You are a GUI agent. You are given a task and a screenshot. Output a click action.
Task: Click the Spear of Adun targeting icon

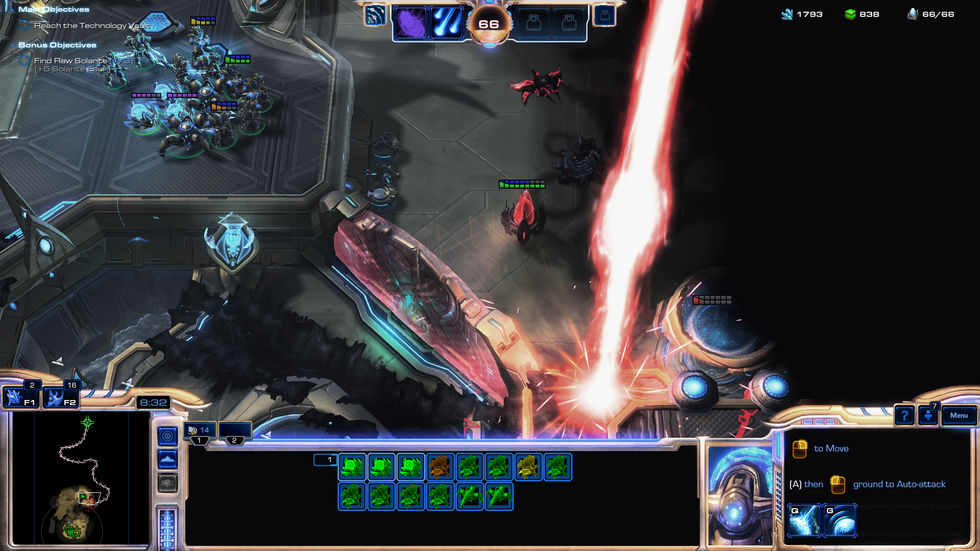pos(375,15)
